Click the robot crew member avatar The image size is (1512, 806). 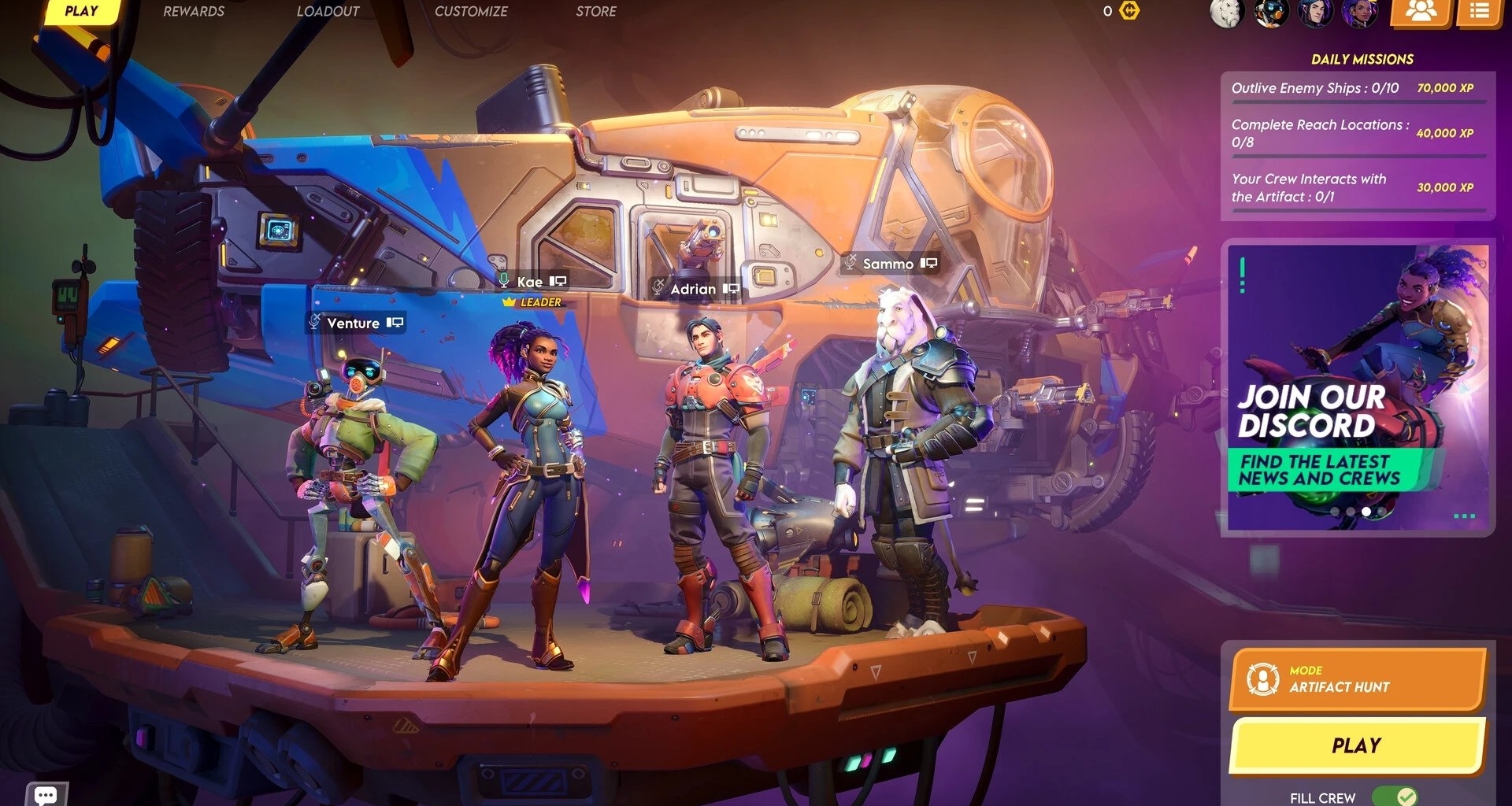pyautogui.click(x=1270, y=13)
